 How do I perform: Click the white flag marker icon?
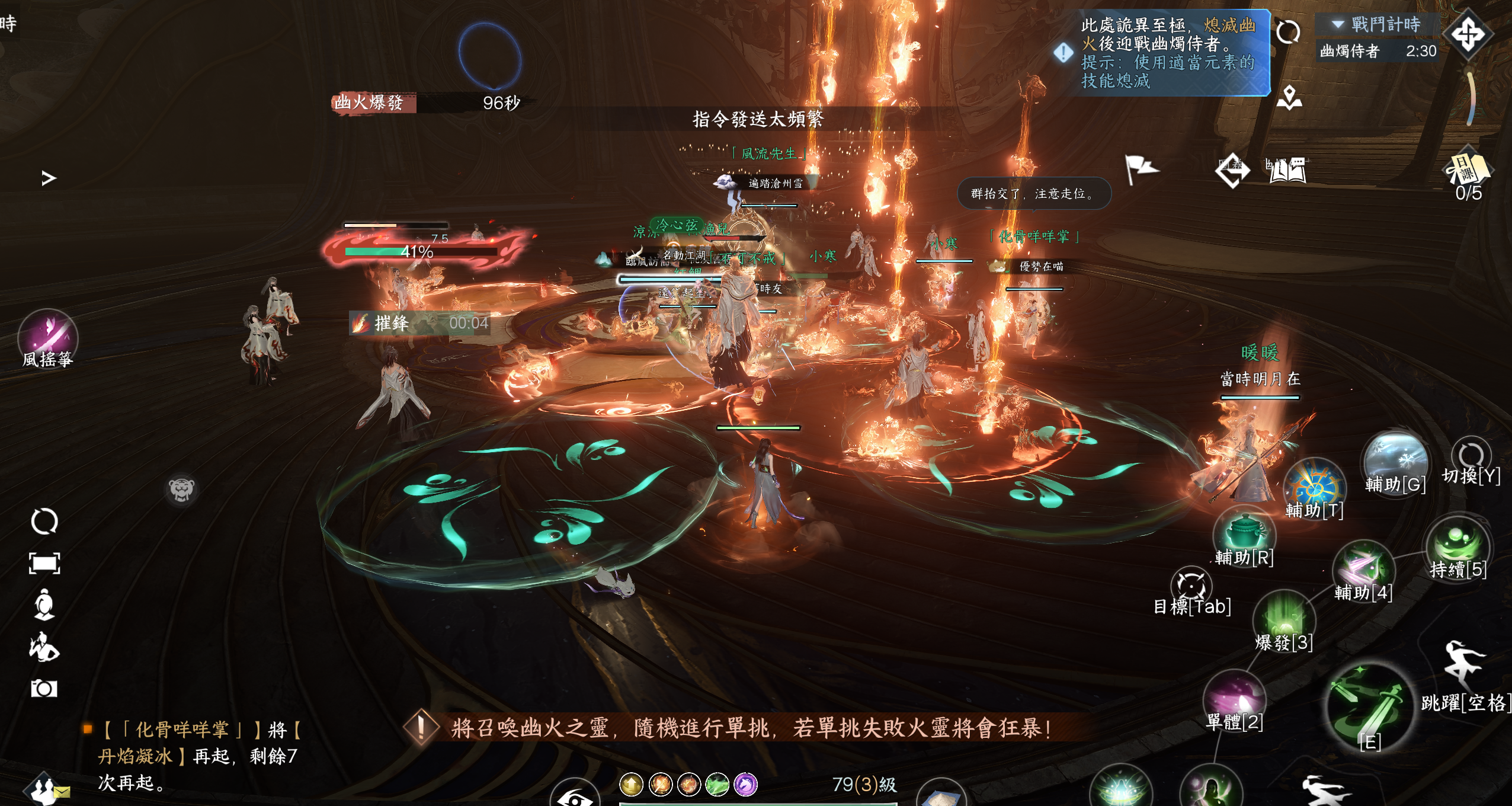click(x=1140, y=170)
